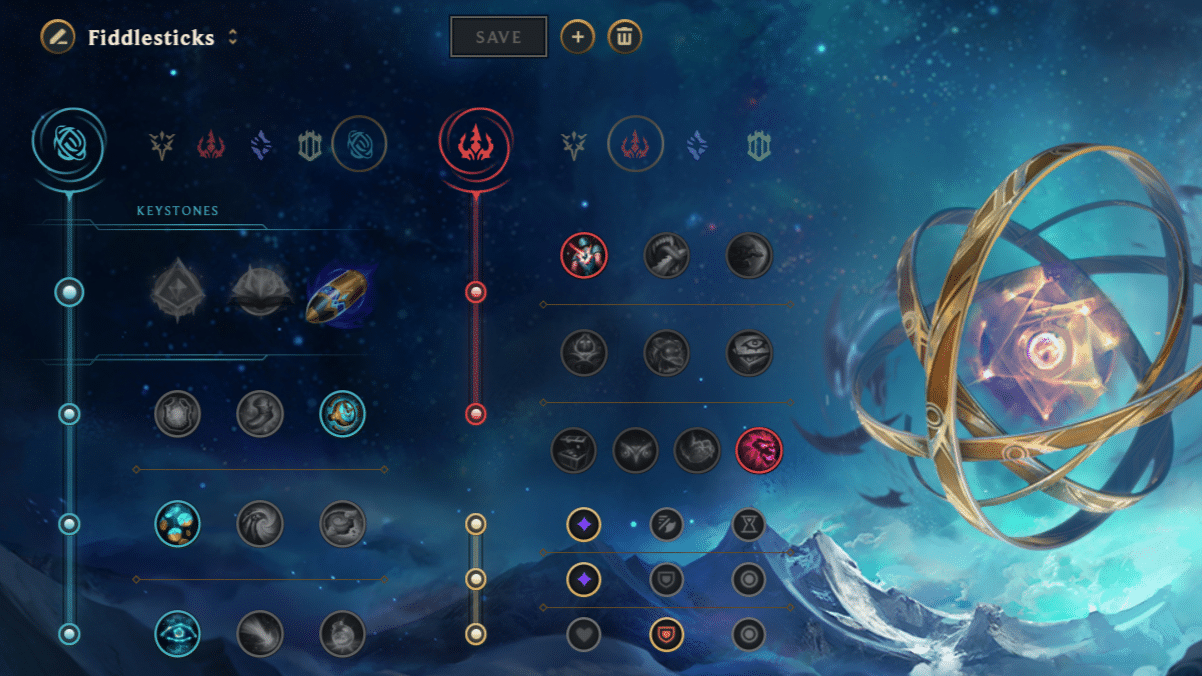Pick the Approach Velocity rune
This screenshot has height=676, width=1202.
pos(260,633)
